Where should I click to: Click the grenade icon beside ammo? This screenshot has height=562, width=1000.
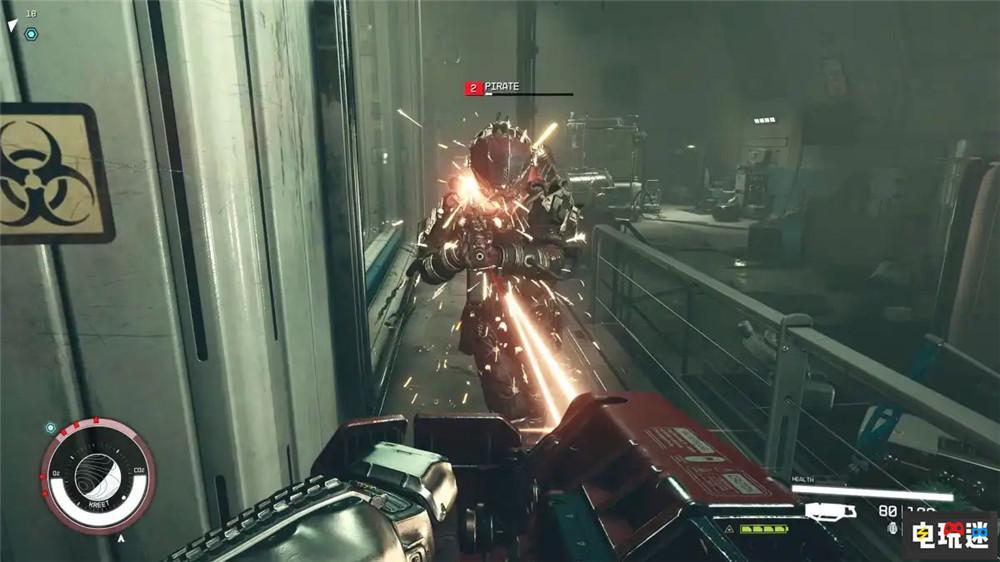click(x=893, y=529)
